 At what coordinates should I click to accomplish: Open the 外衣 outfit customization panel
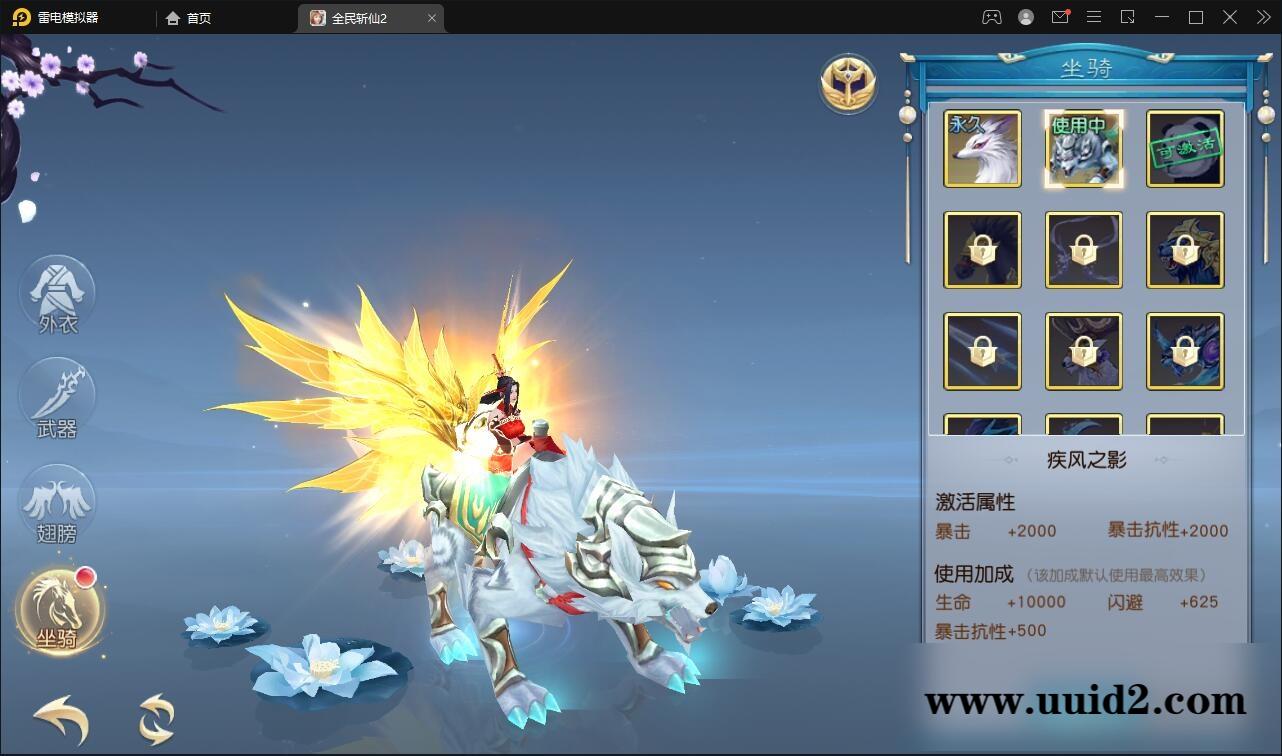57,293
